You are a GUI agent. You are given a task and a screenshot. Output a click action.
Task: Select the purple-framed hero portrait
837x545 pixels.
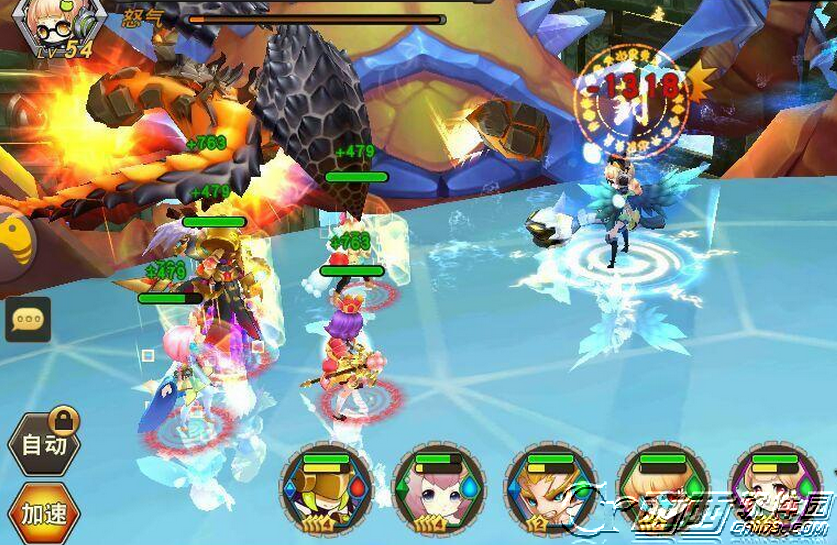775,491
